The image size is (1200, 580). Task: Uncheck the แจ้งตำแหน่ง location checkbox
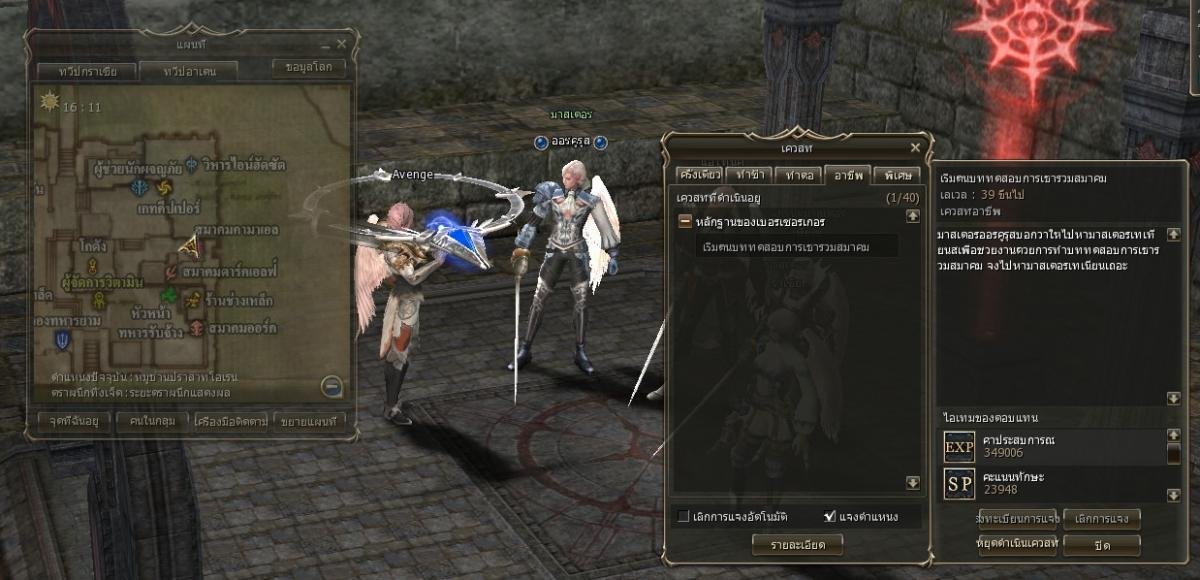pos(829,517)
